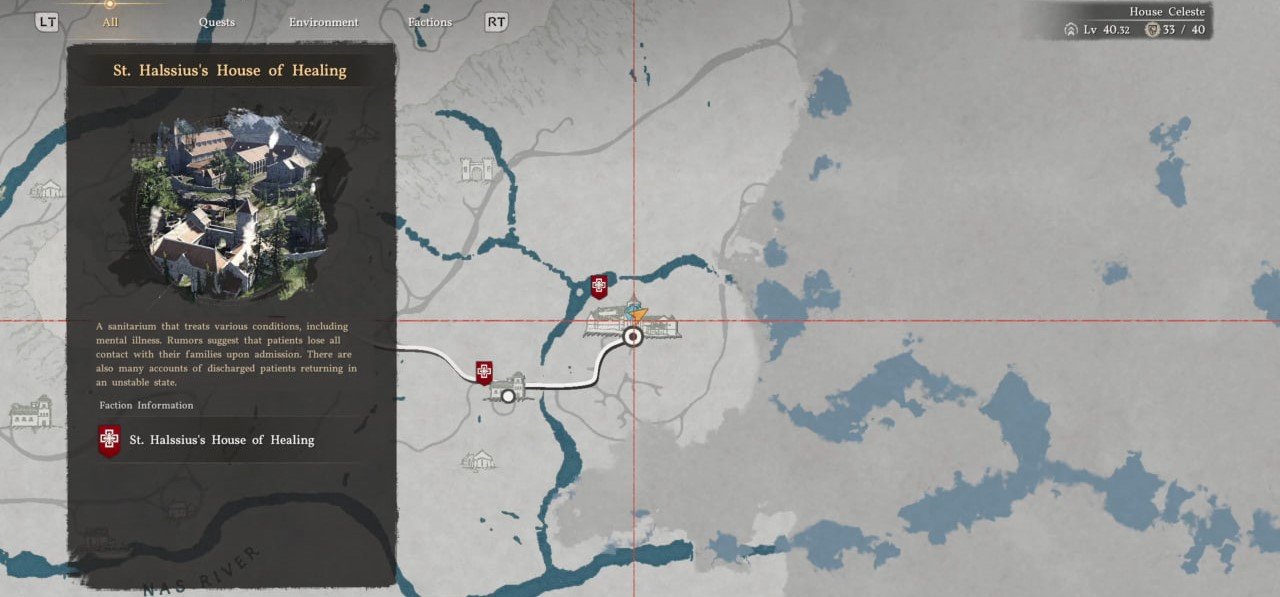Image resolution: width=1280 pixels, height=597 pixels.
Task: Switch to the All map filter tab
Action: [x=110, y=22]
